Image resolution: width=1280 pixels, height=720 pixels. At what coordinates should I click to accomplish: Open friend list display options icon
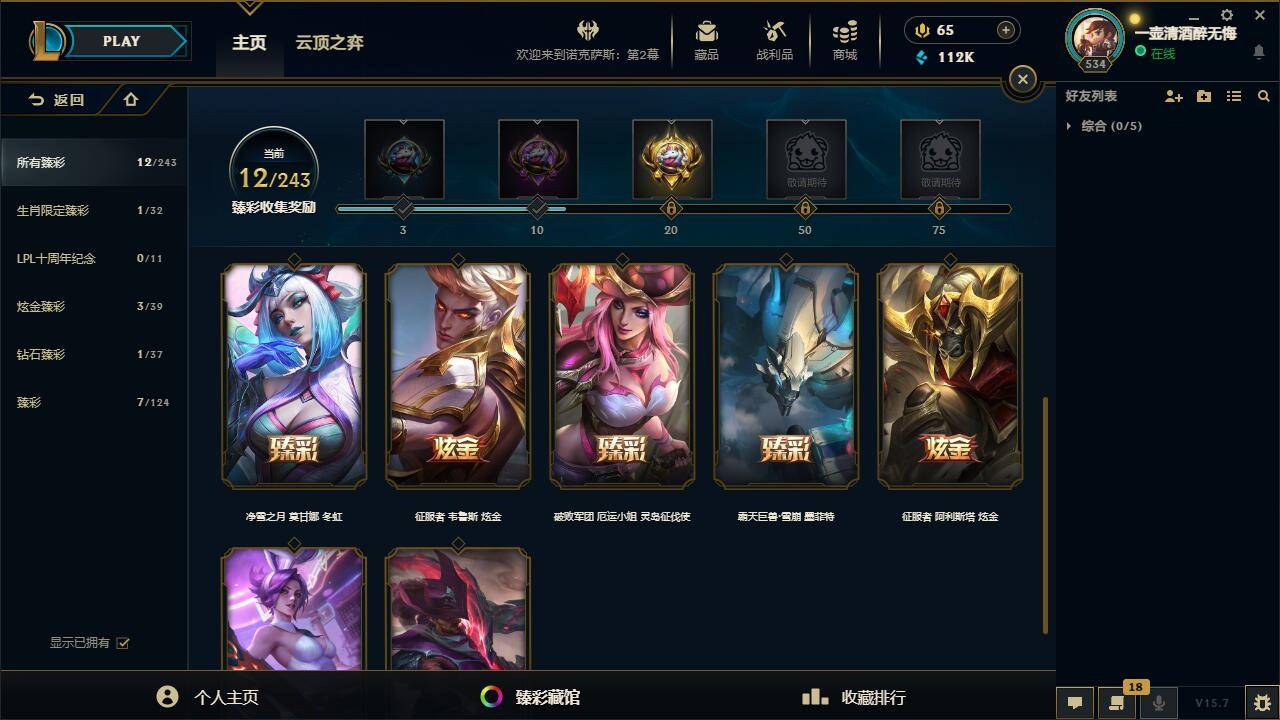(x=1233, y=95)
